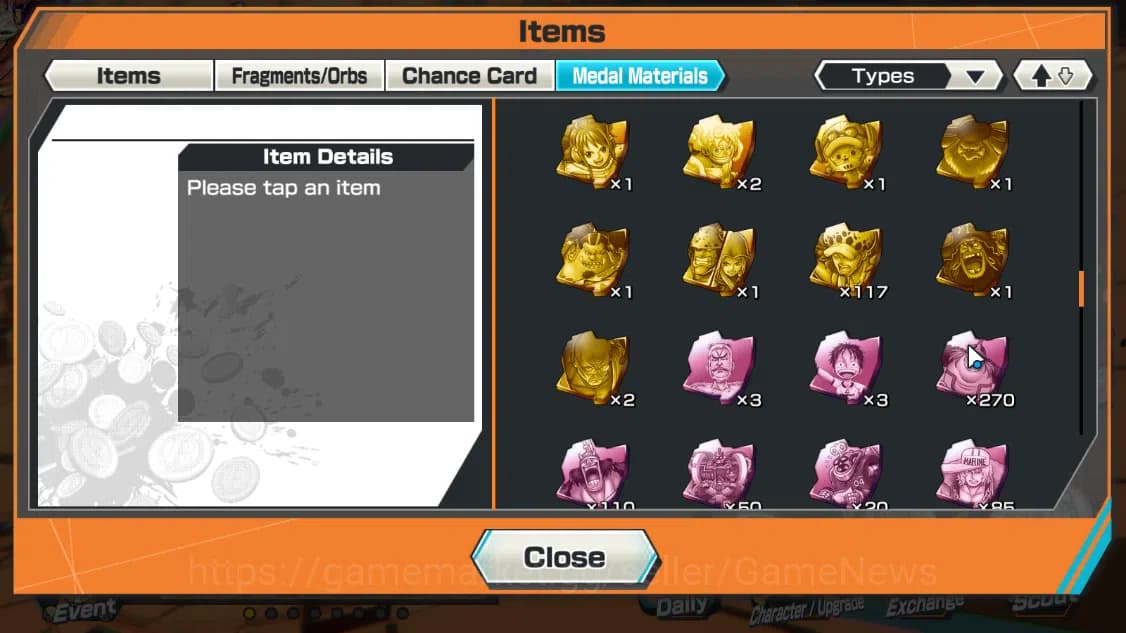Pick the pink Luffy straw hat medal
This screenshot has width=1126, height=633.
tap(846, 368)
